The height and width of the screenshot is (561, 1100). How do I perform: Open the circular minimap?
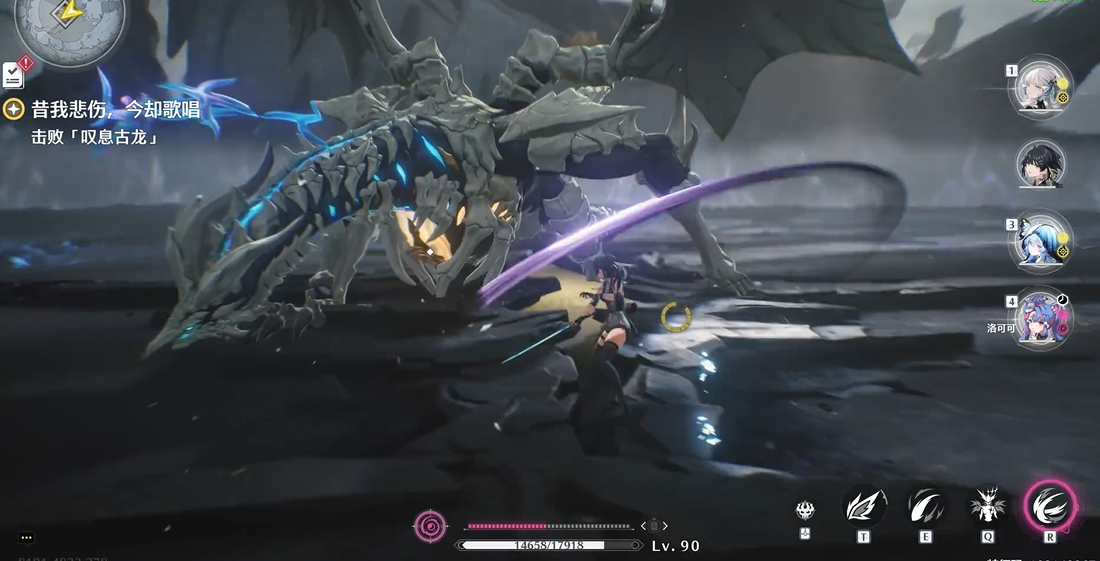pos(71,25)
